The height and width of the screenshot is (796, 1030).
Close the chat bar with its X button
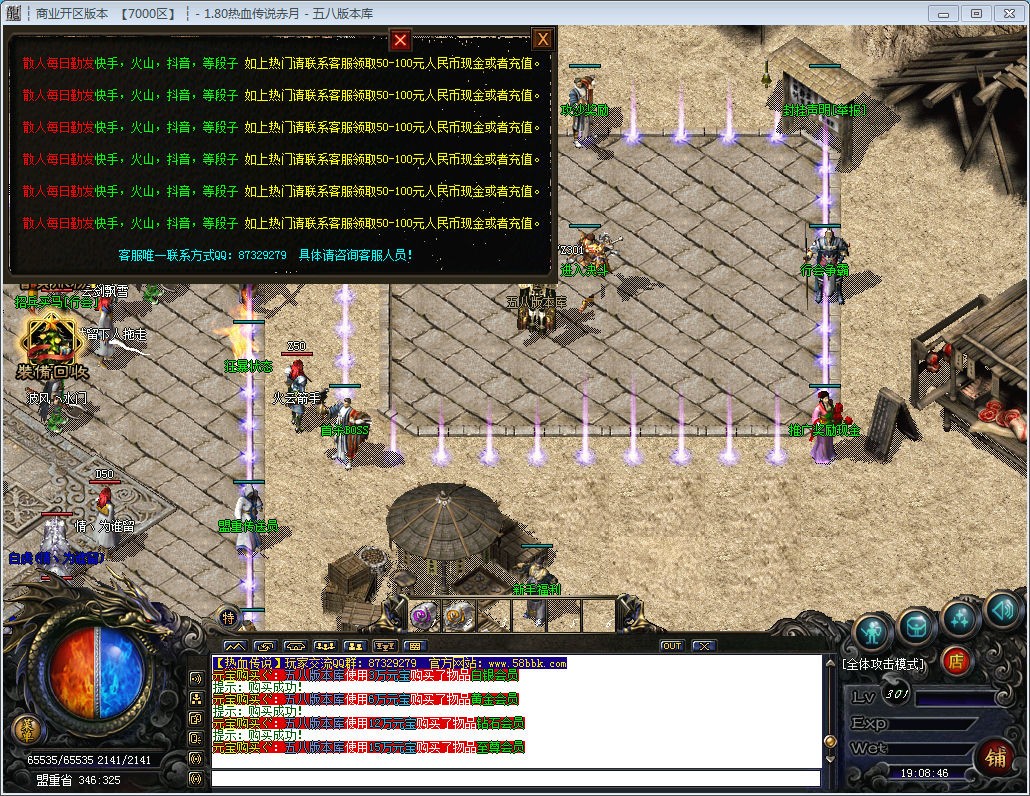703,646
